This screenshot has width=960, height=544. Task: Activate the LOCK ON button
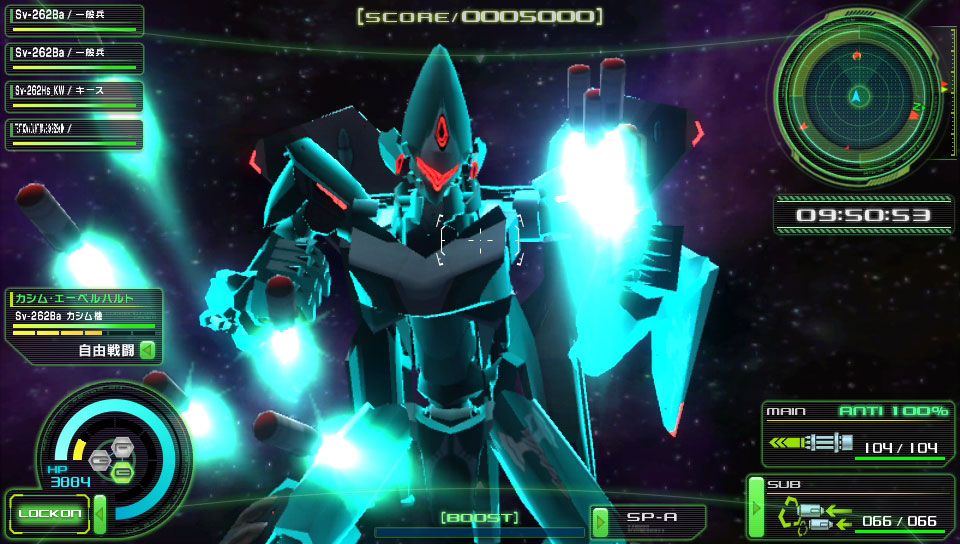[48, 514]
